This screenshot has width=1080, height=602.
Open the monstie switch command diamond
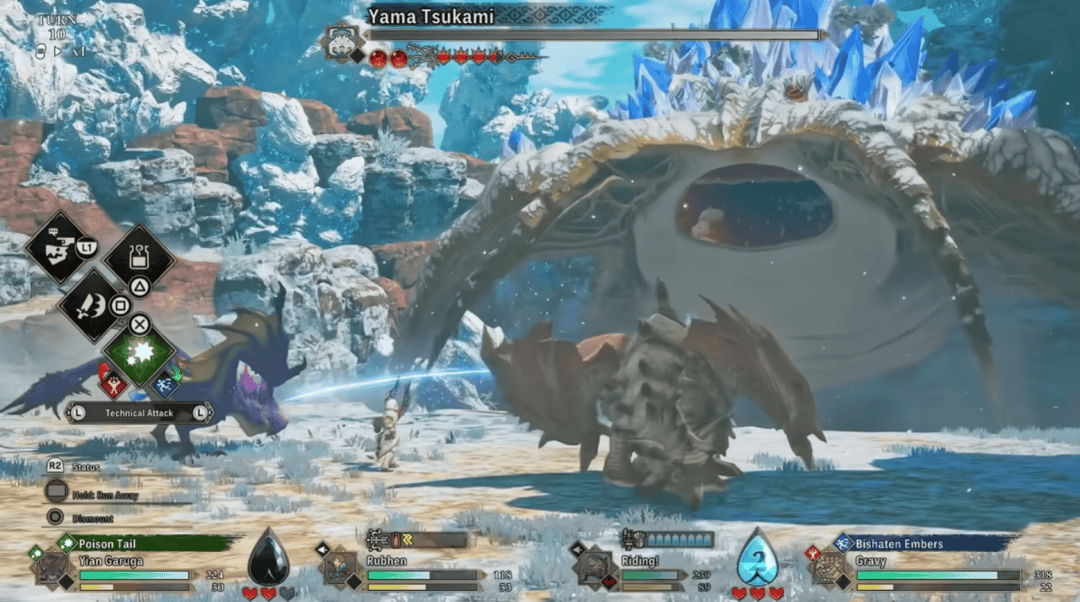click(x=60, y=246)
